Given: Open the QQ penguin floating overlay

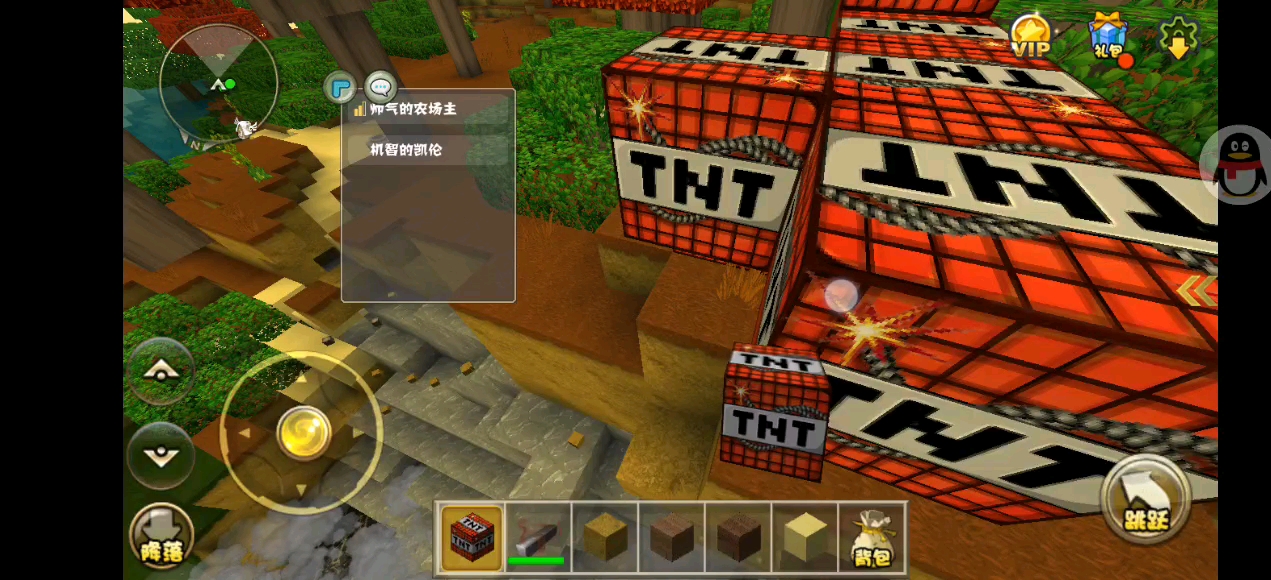Looking at the screenshot, I should (x=1241, y=165).
